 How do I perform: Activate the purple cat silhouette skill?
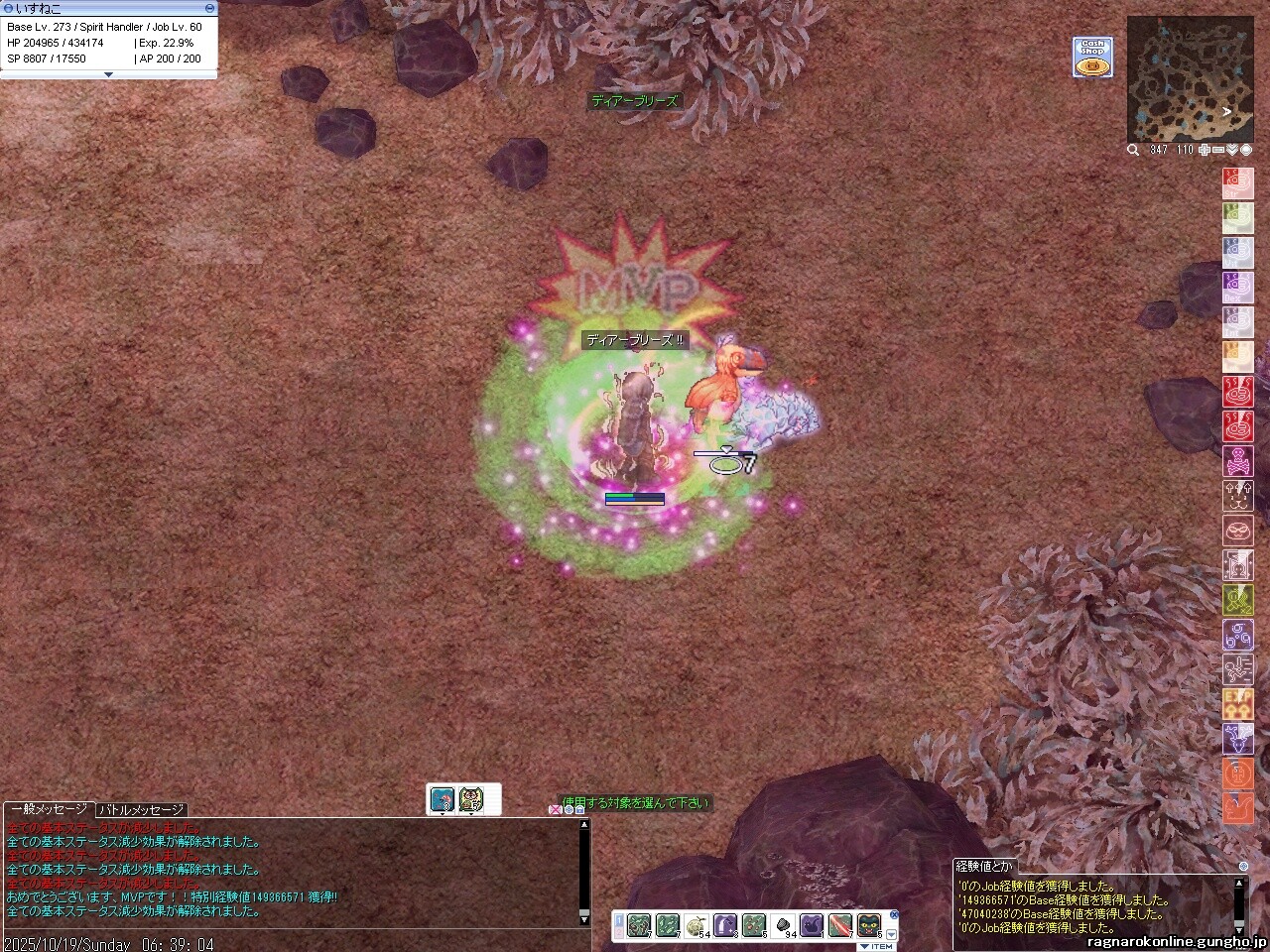coord(812,924)
